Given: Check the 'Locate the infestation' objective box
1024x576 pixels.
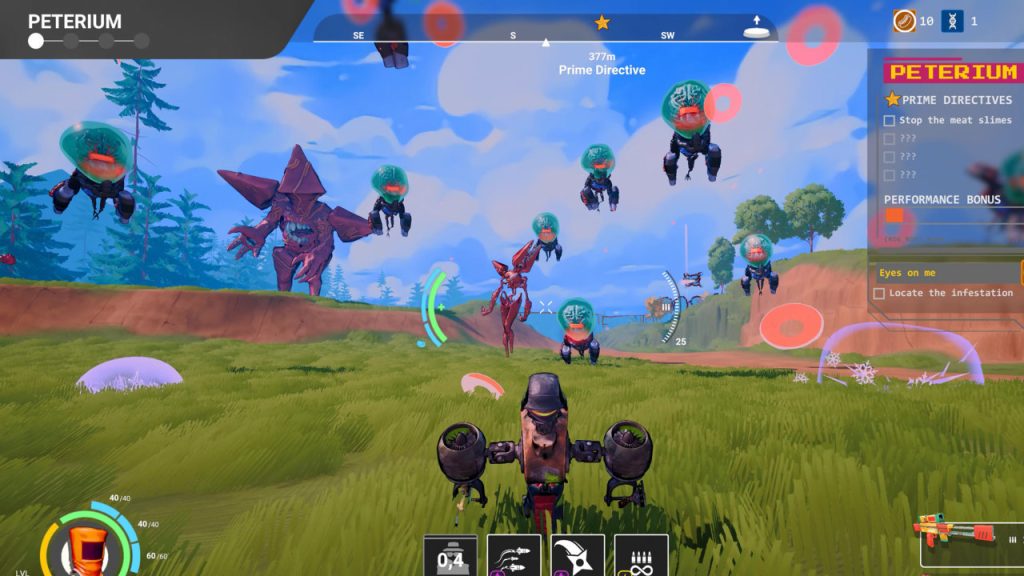Looking at the screenshot, I should [879, 293].
